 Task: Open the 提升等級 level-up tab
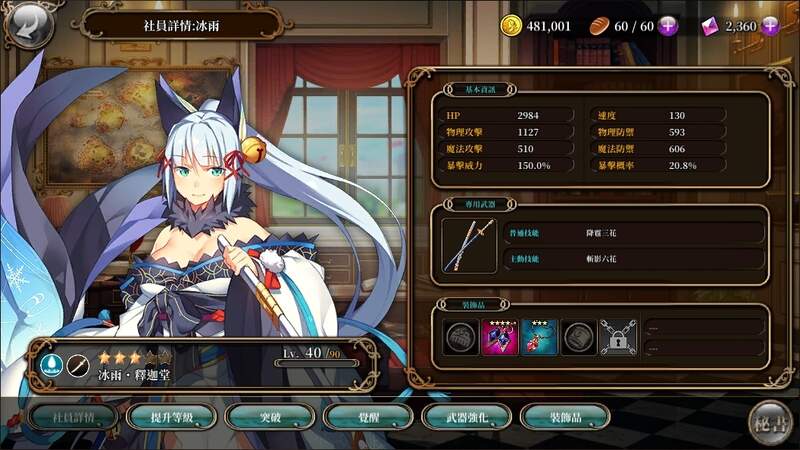[166, 417]
